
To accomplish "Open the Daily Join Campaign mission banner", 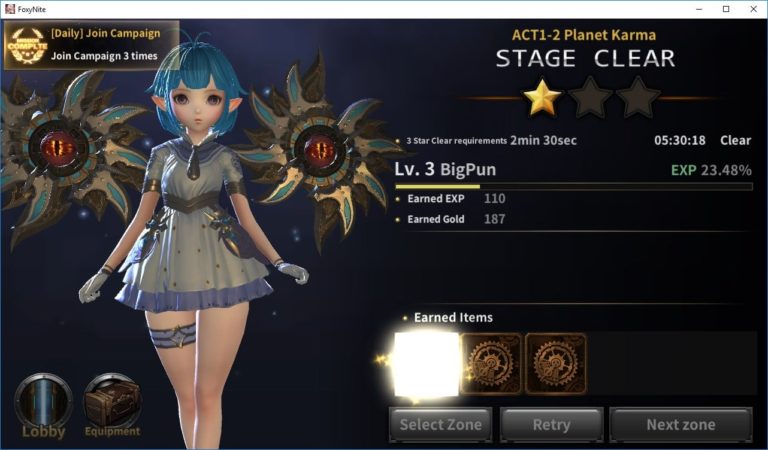I will 91,45.
